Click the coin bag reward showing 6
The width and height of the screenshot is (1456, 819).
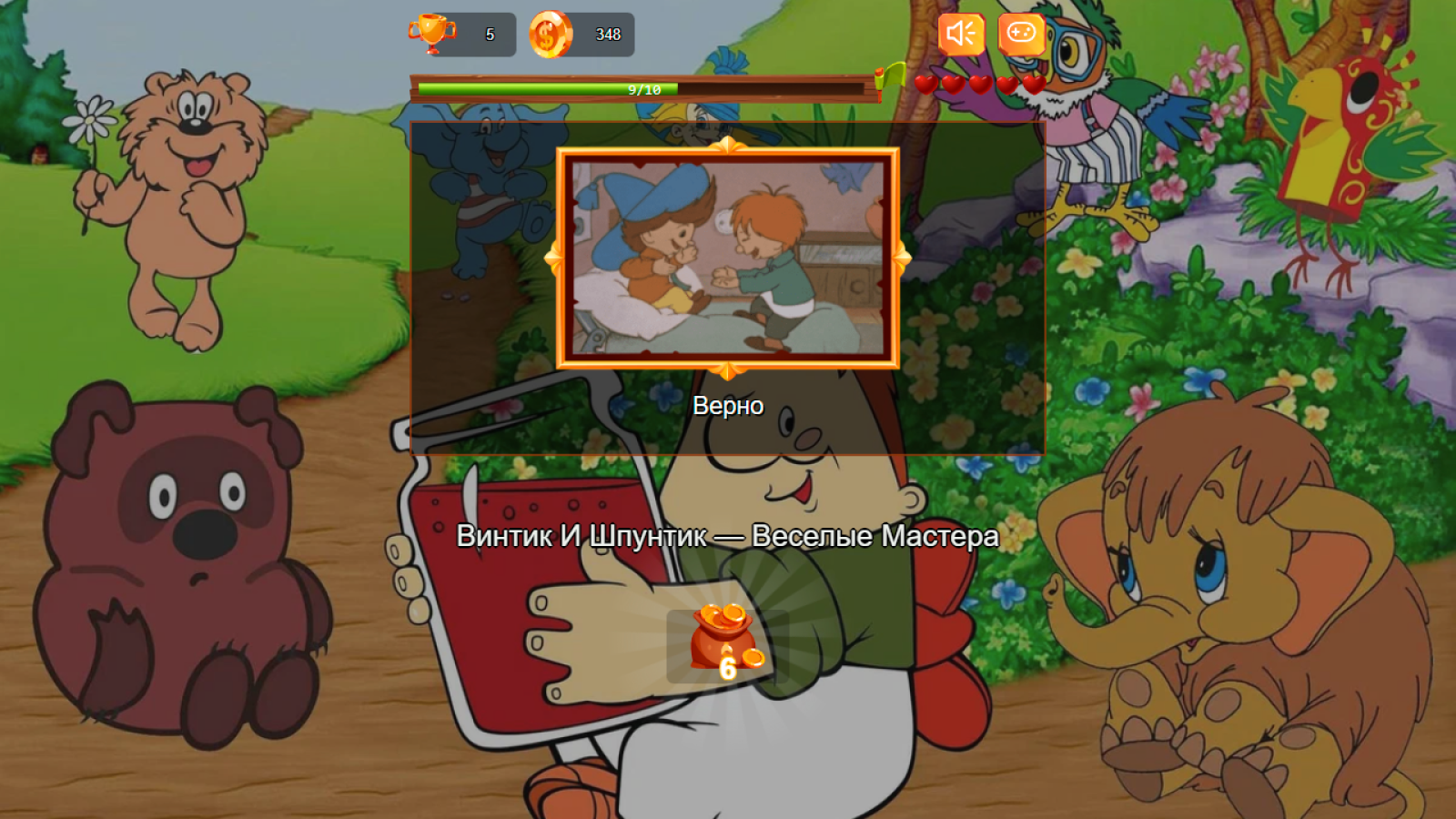click(x=723, y=637)
